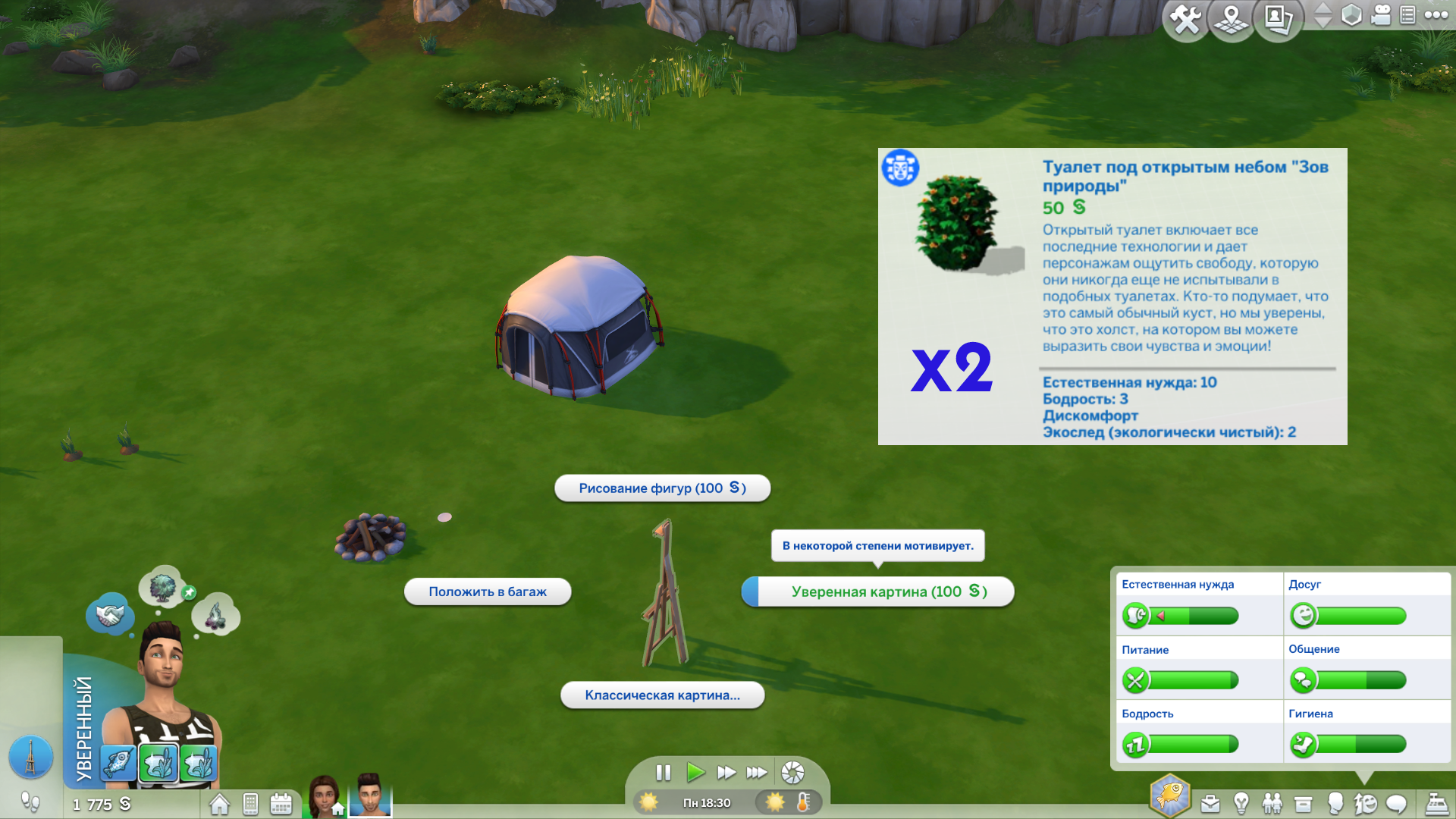Open "Классическая картина..." submenu

point(662,695)
